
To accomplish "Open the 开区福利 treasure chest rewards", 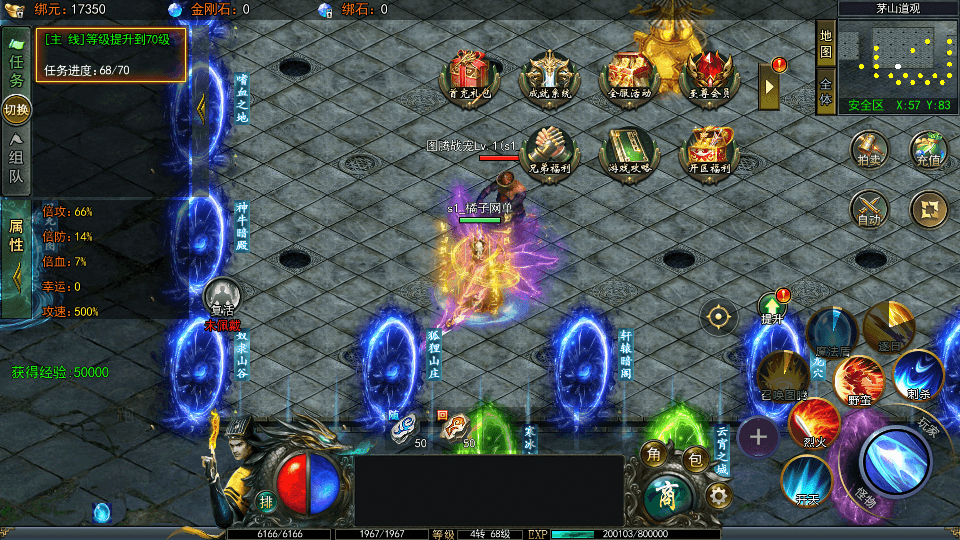I will coord(709,150).
